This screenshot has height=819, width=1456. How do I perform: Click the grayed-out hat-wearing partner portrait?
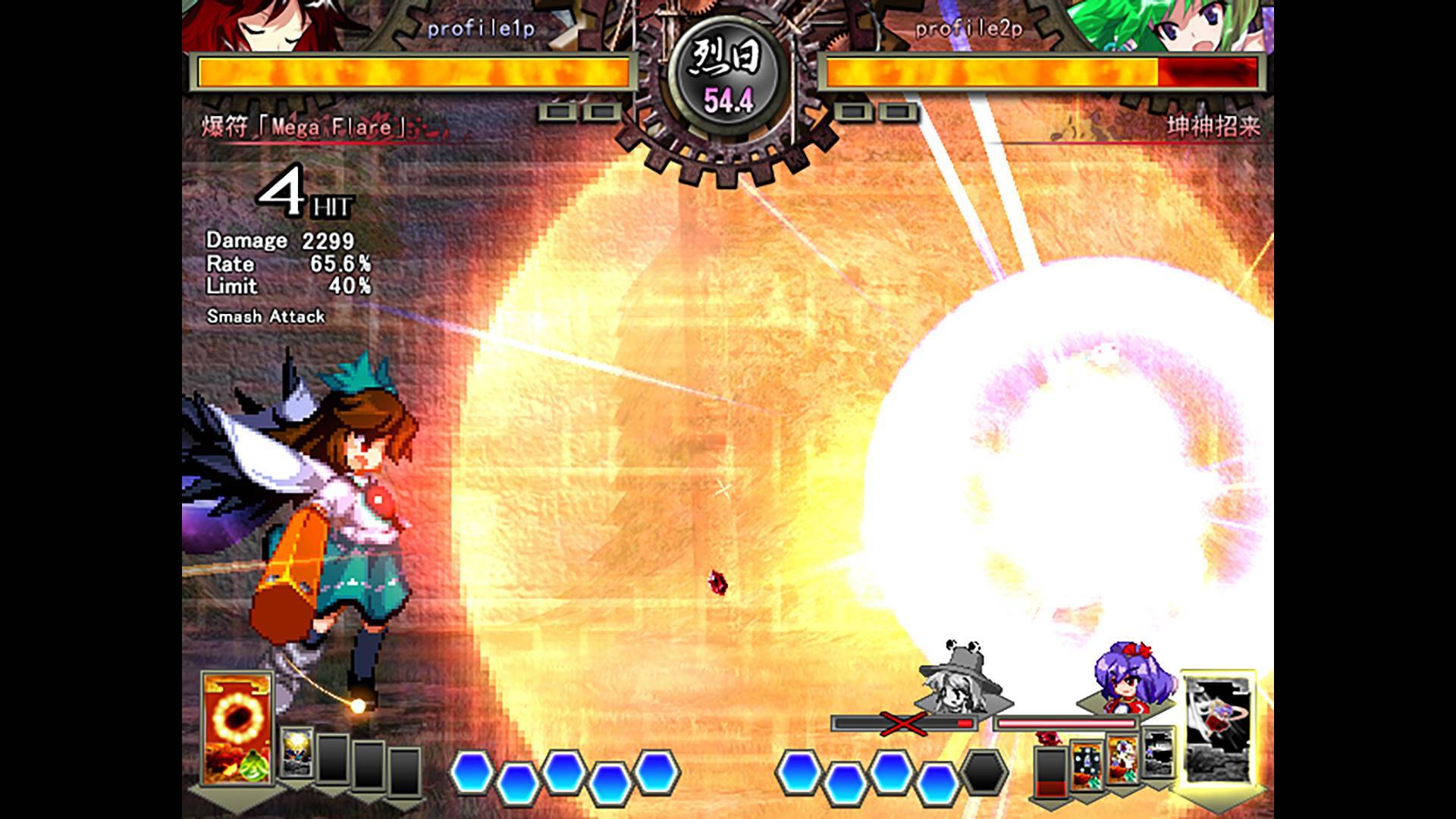tap(959, 680)
